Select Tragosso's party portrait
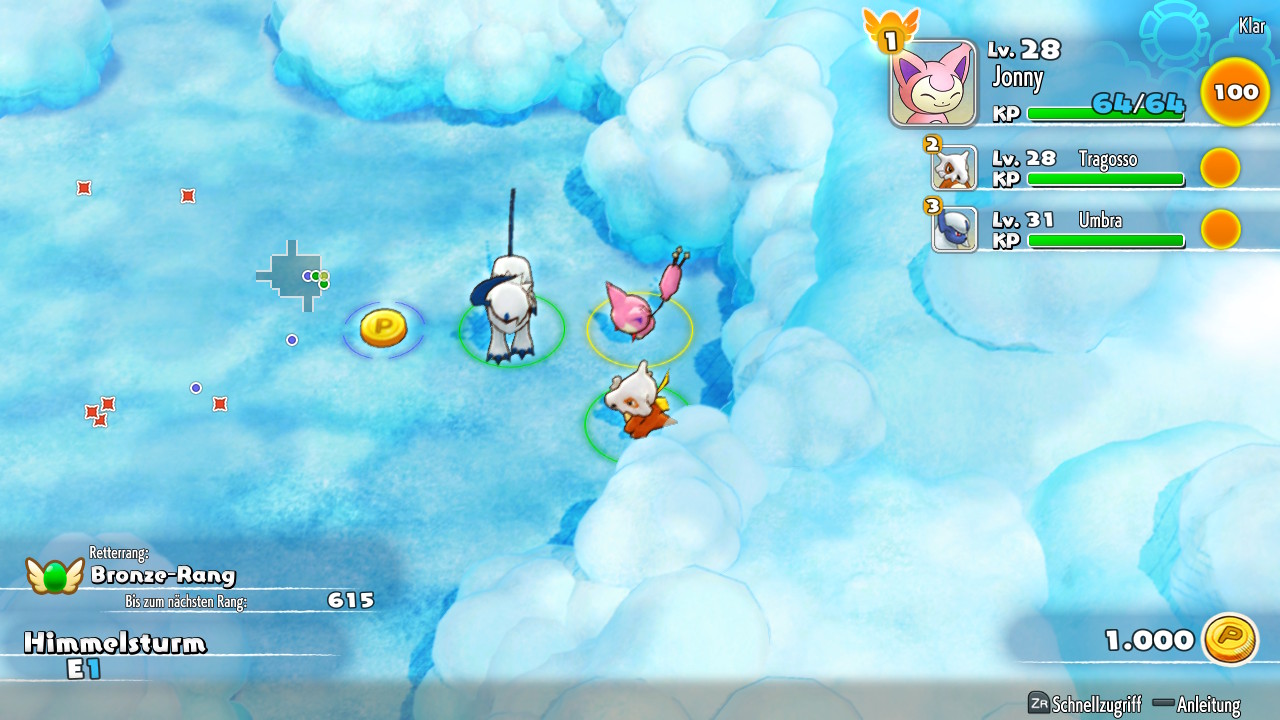 pyautogui.click(x=954, y=168)
